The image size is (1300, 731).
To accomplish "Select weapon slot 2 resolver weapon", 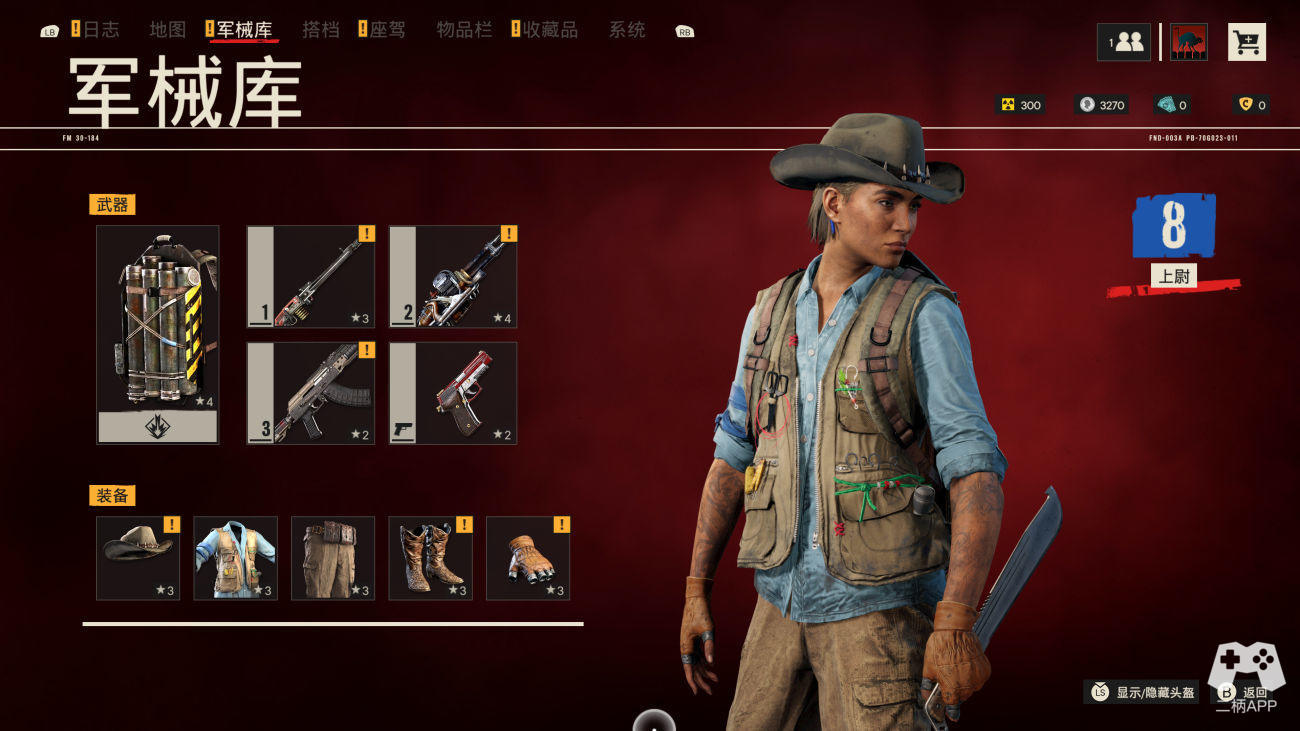I will click(x=453, y=277).
